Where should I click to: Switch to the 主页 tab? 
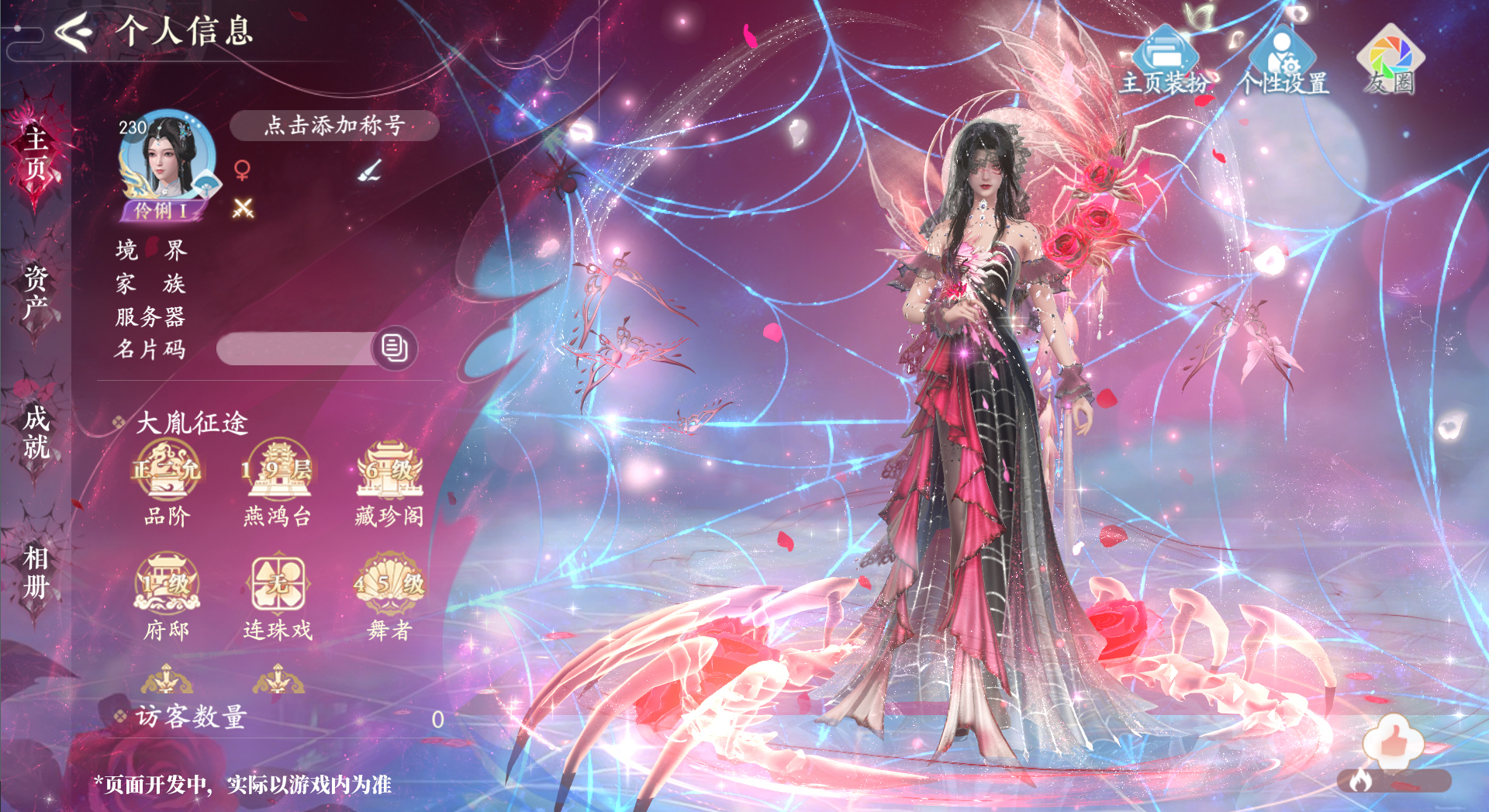(36, 153)
